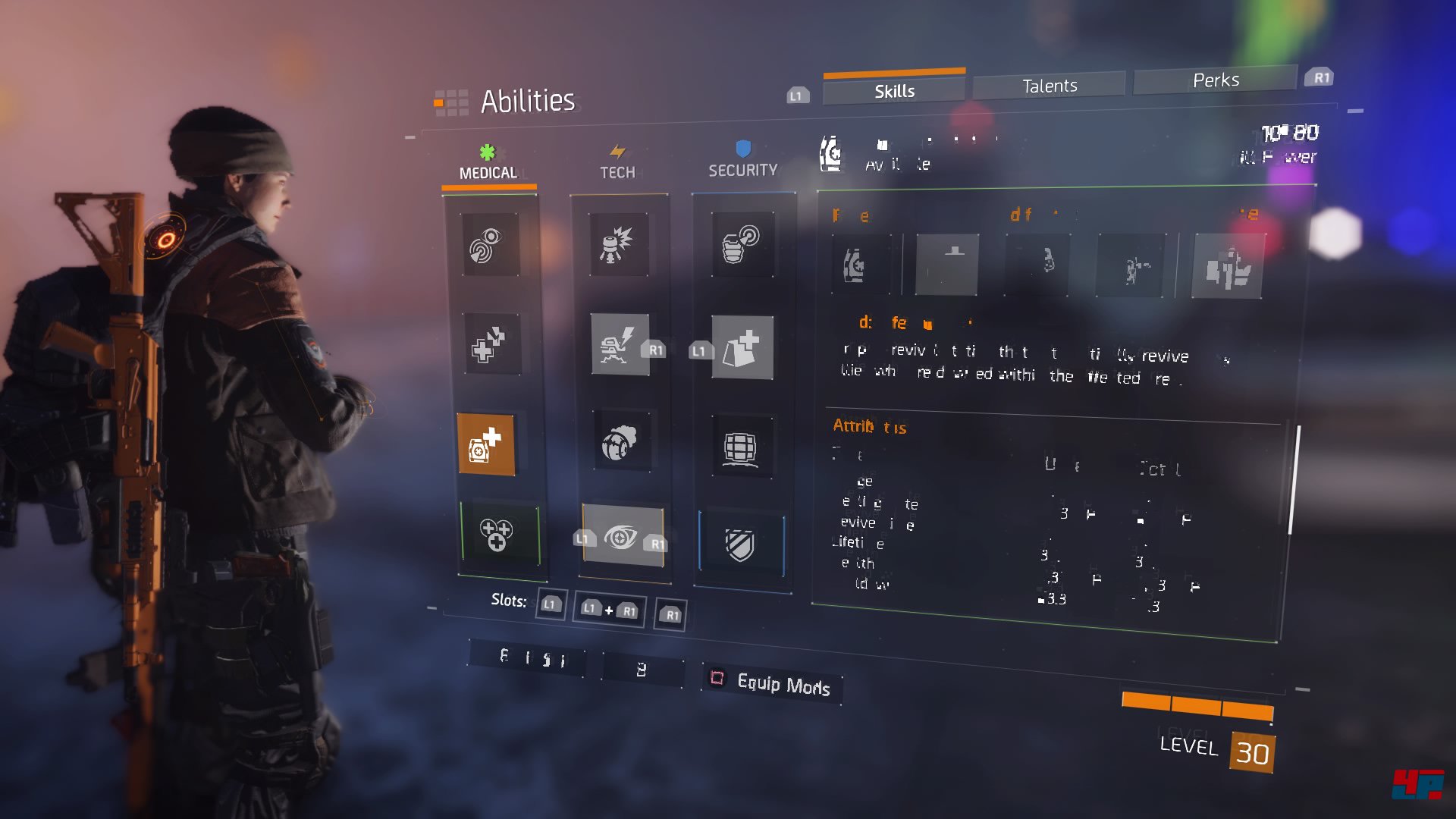This screenshot has width=1456, height=819.
Task: Select the Ballistic Shield skill icon
Action: (742, 244)
